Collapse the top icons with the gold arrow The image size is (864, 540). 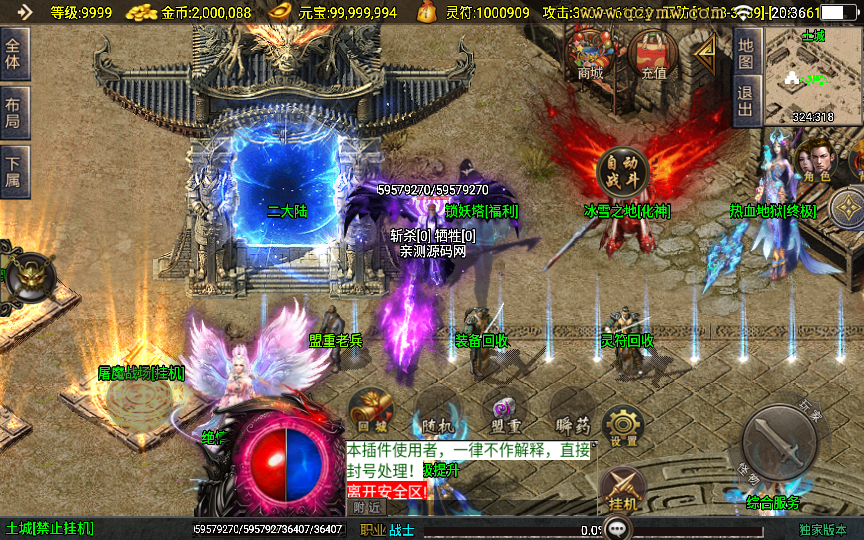[707, 51]
